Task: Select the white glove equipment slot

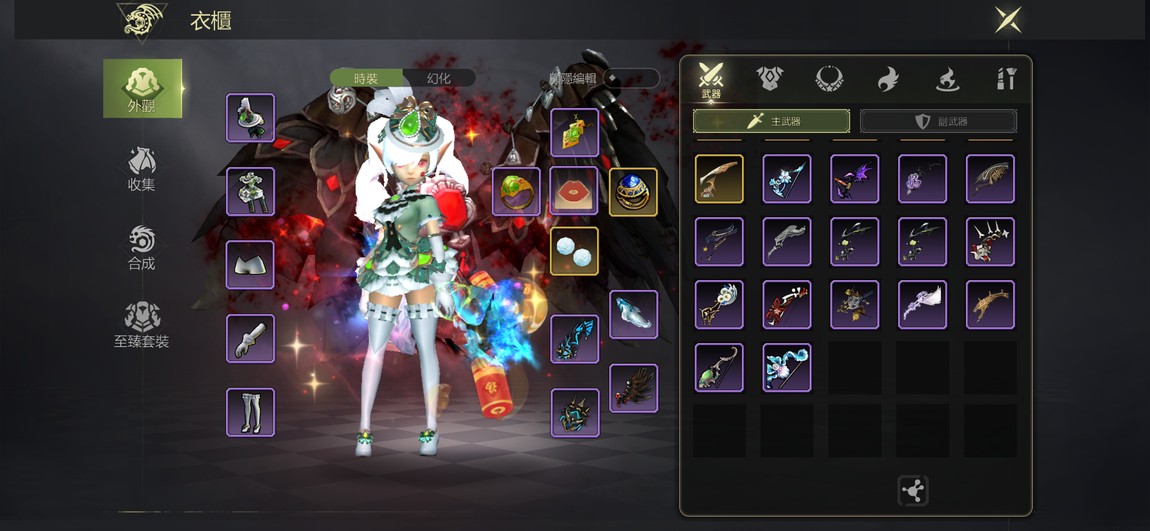Action: pos(250,339)
